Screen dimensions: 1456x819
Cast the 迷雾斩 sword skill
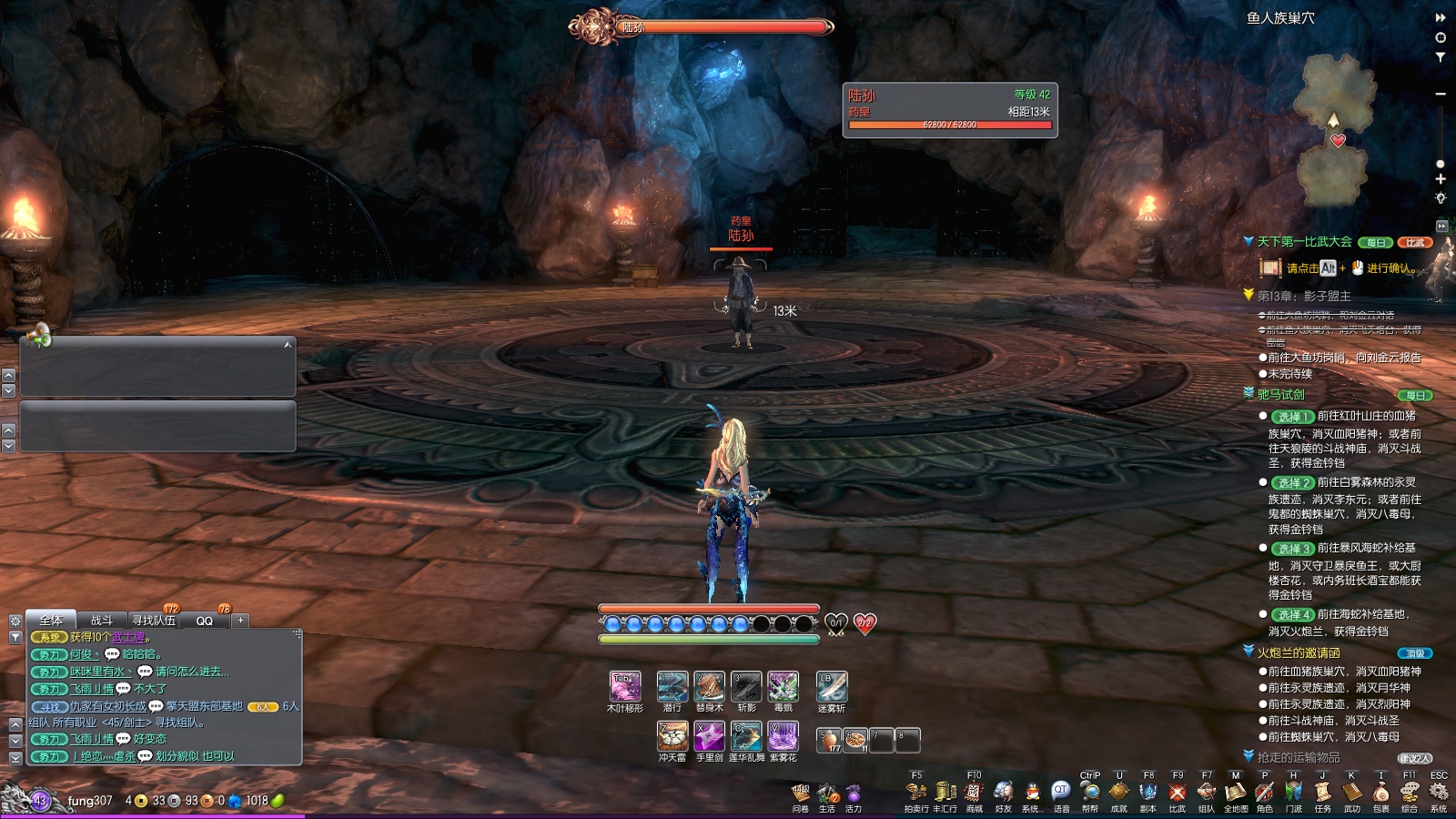[831, 686]
